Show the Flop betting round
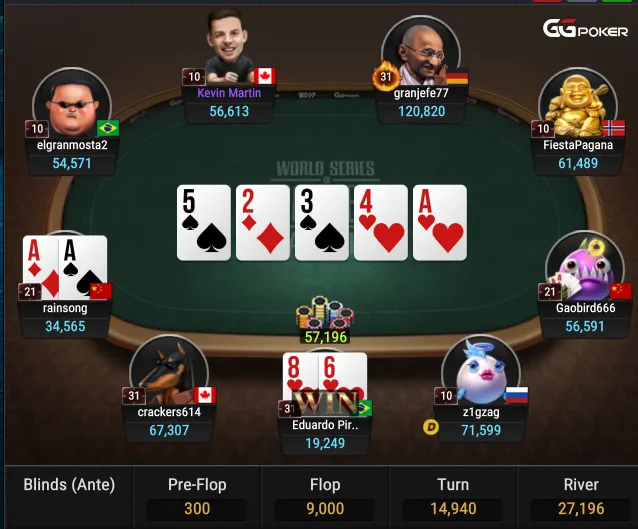This screenshot has width=638, height=529. pyautogui.click(x=325, y=497)
